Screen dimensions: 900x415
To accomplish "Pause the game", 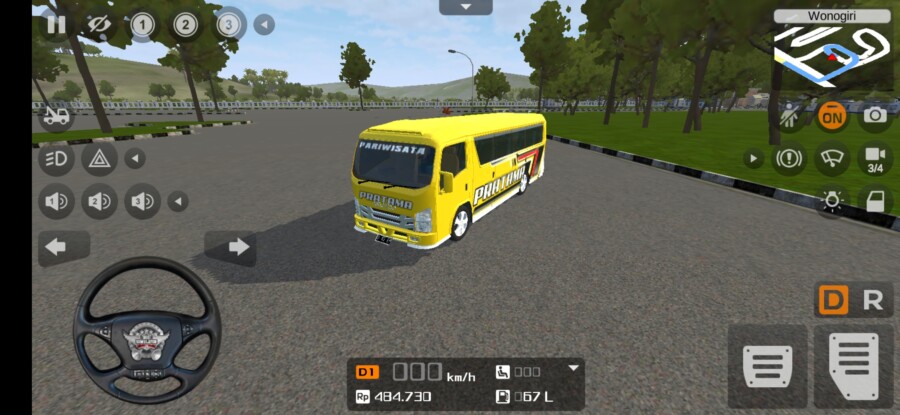I will pos(56,25).
